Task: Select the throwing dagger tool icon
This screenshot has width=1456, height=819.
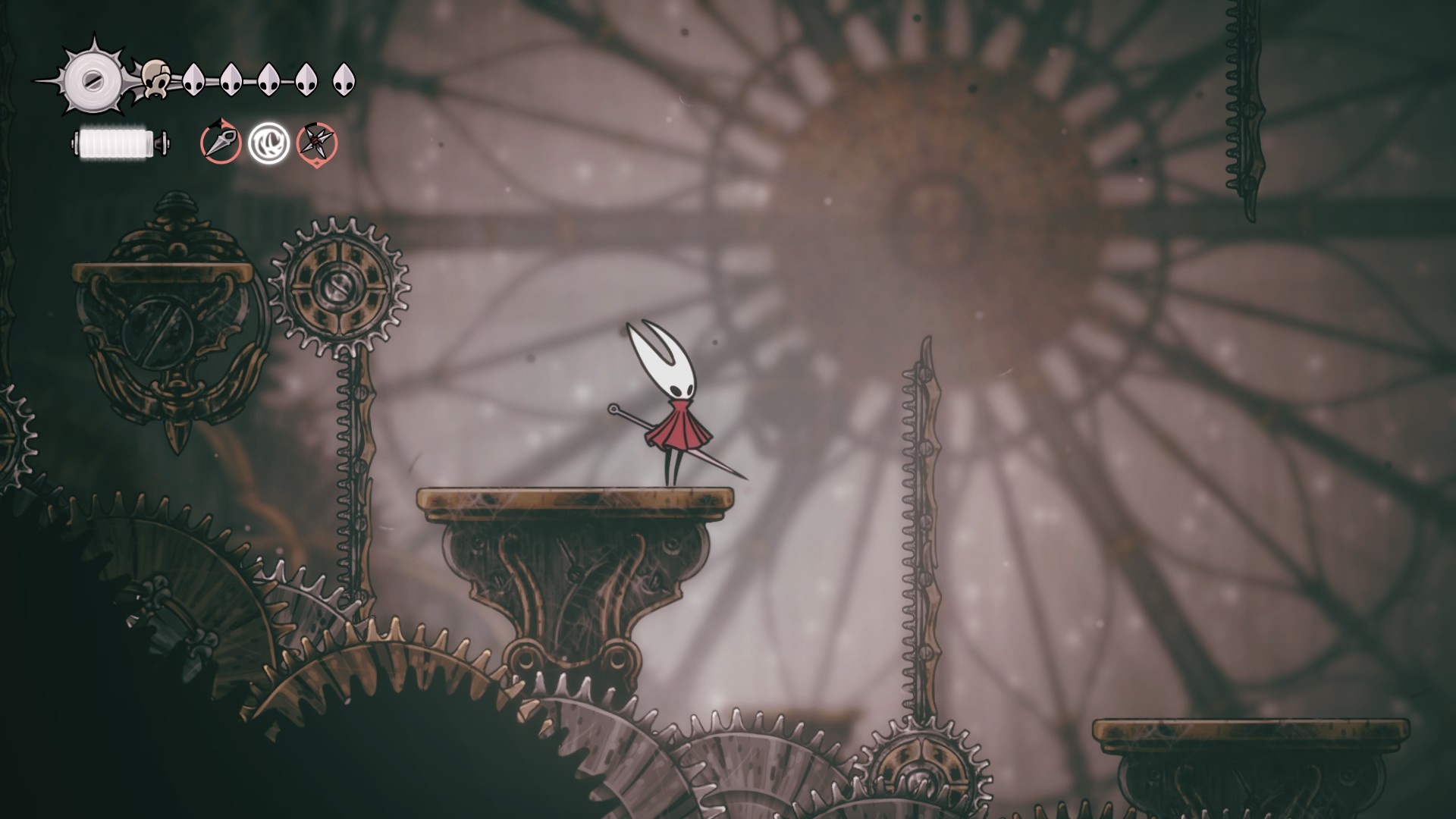Action: (x=221, y=142)
